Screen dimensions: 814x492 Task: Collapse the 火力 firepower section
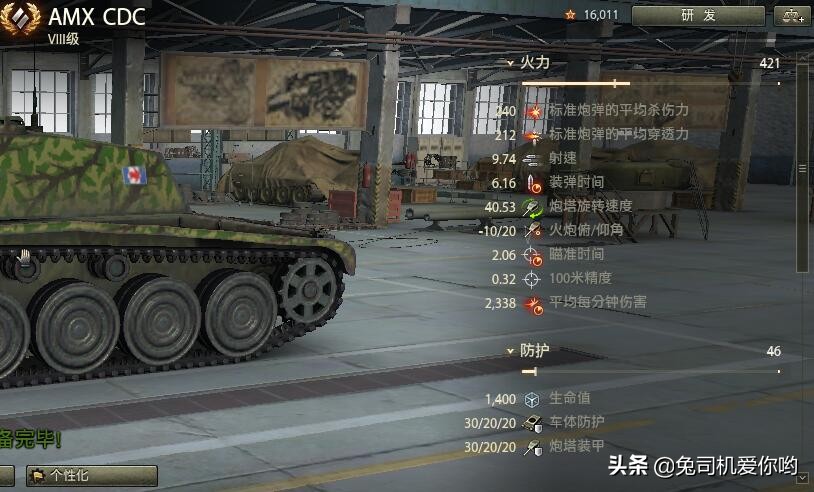coord(510,62)
